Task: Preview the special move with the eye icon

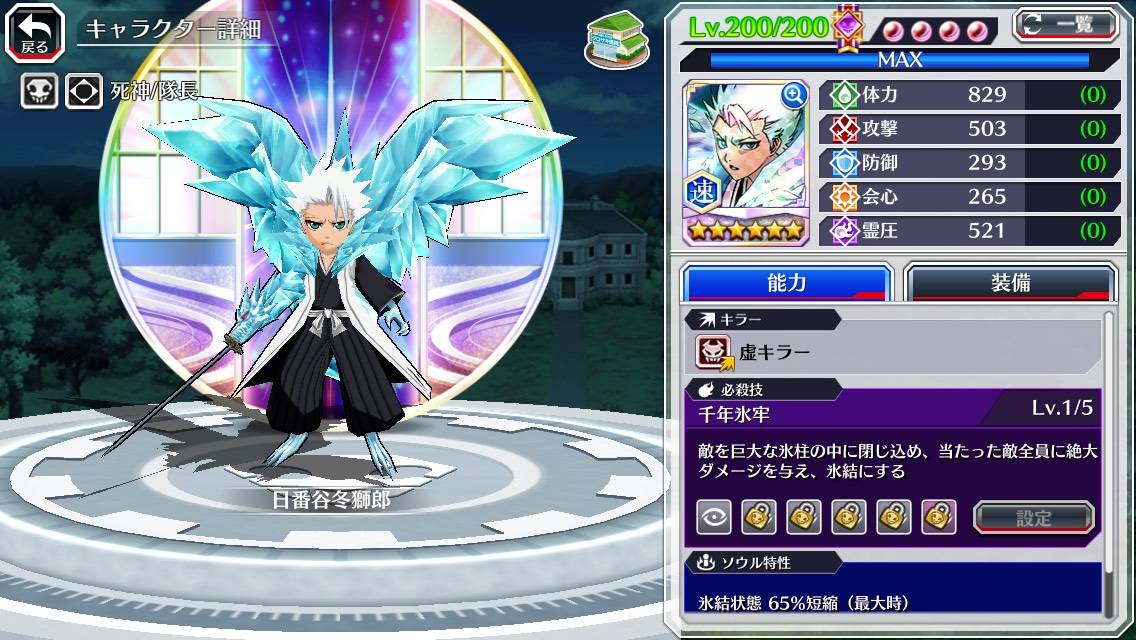Action: 714,517
